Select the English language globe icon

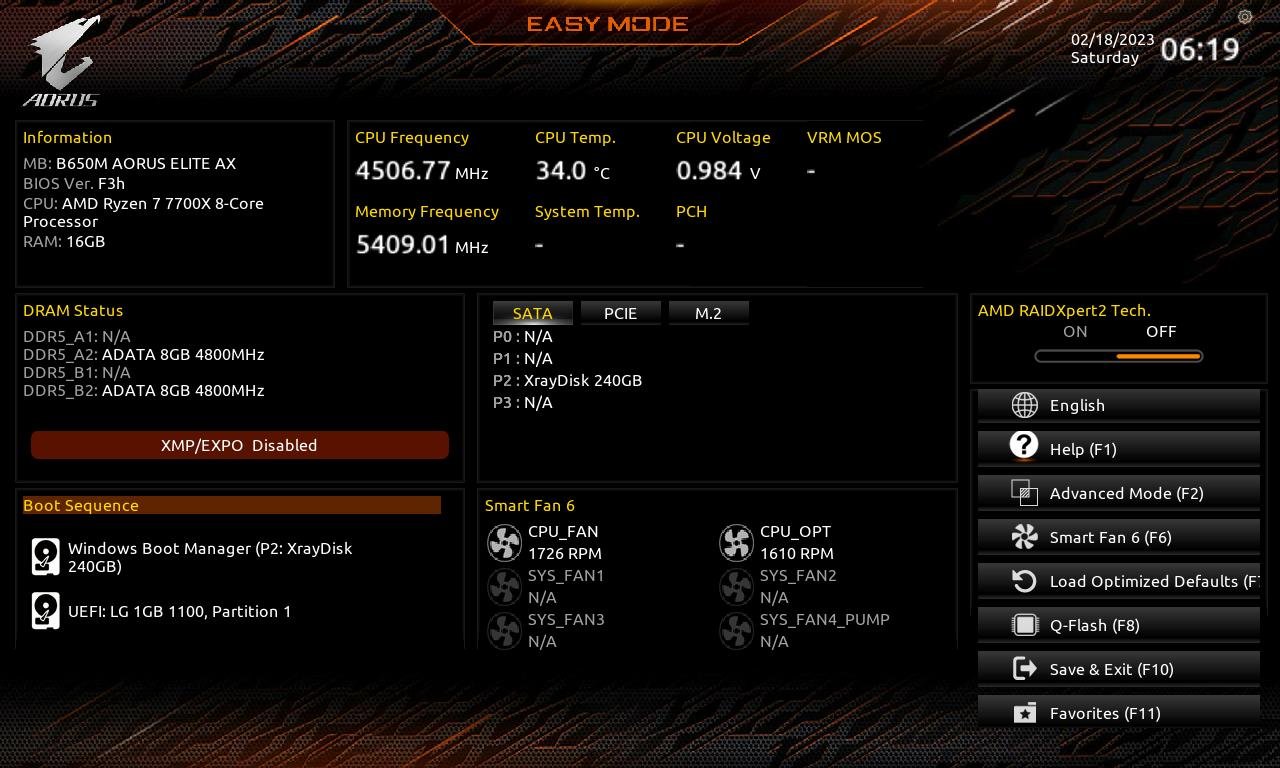coord(1024,405)
